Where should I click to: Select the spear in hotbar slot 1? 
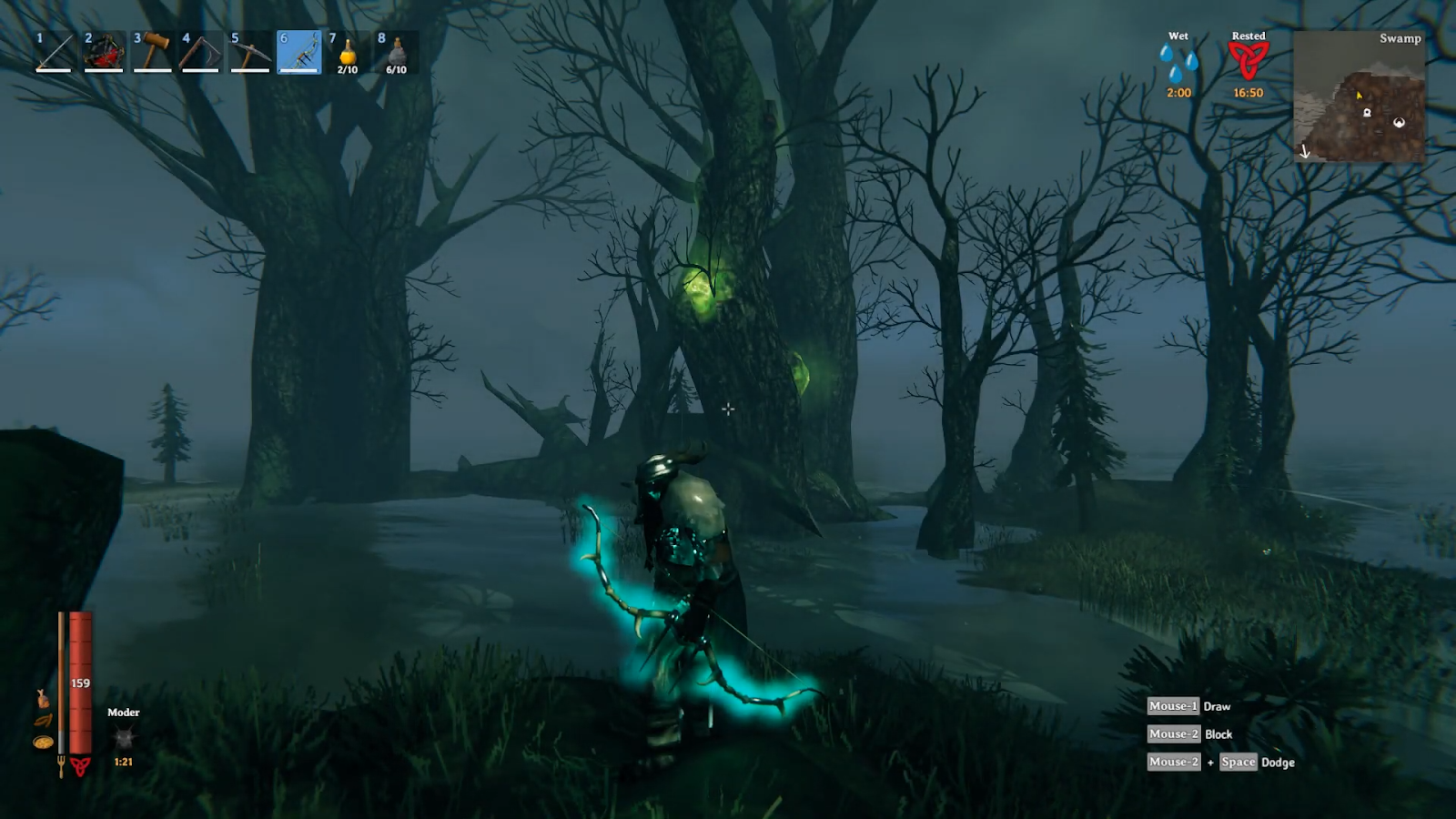point(55,53)
